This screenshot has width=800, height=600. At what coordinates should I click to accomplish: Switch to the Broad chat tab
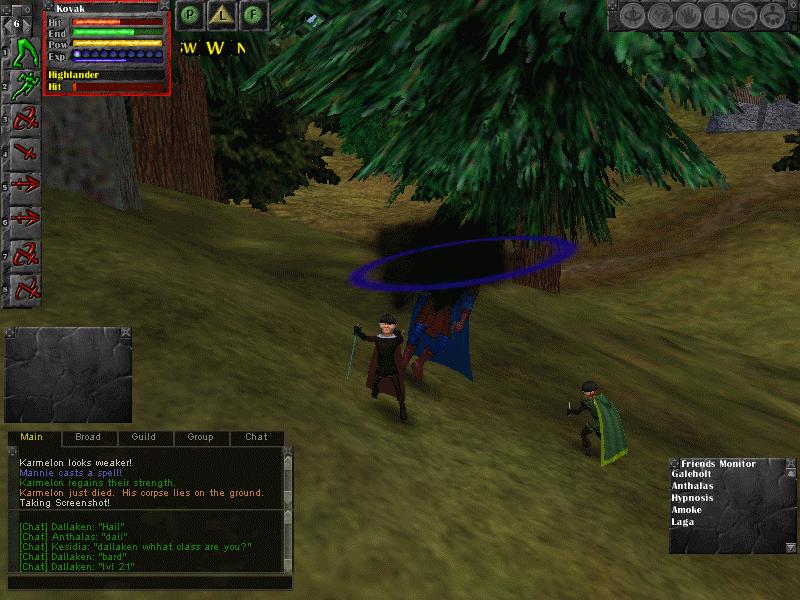click(x=88, y=437)
